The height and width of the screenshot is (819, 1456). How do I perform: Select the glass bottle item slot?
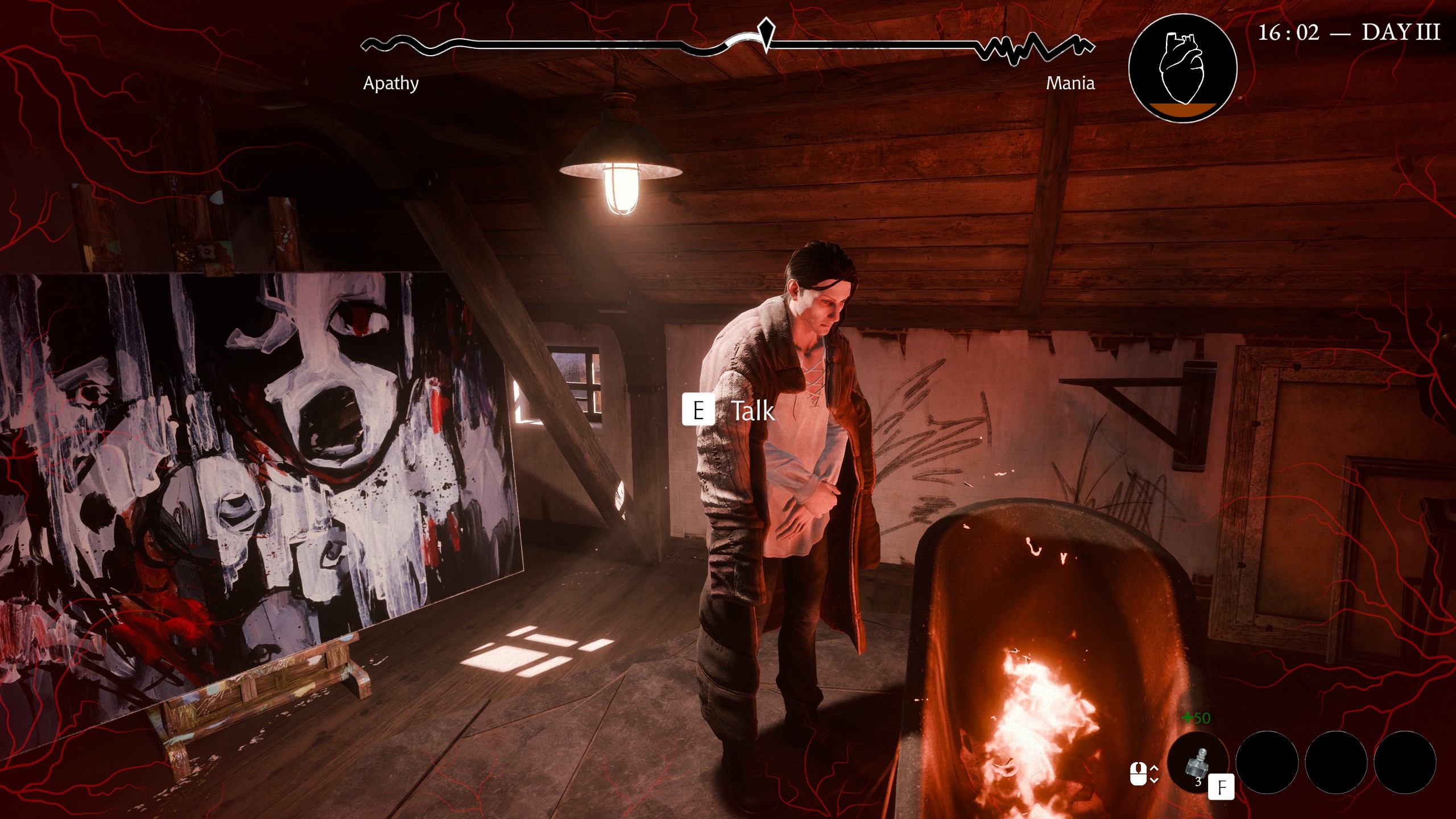pos(1197,762)
